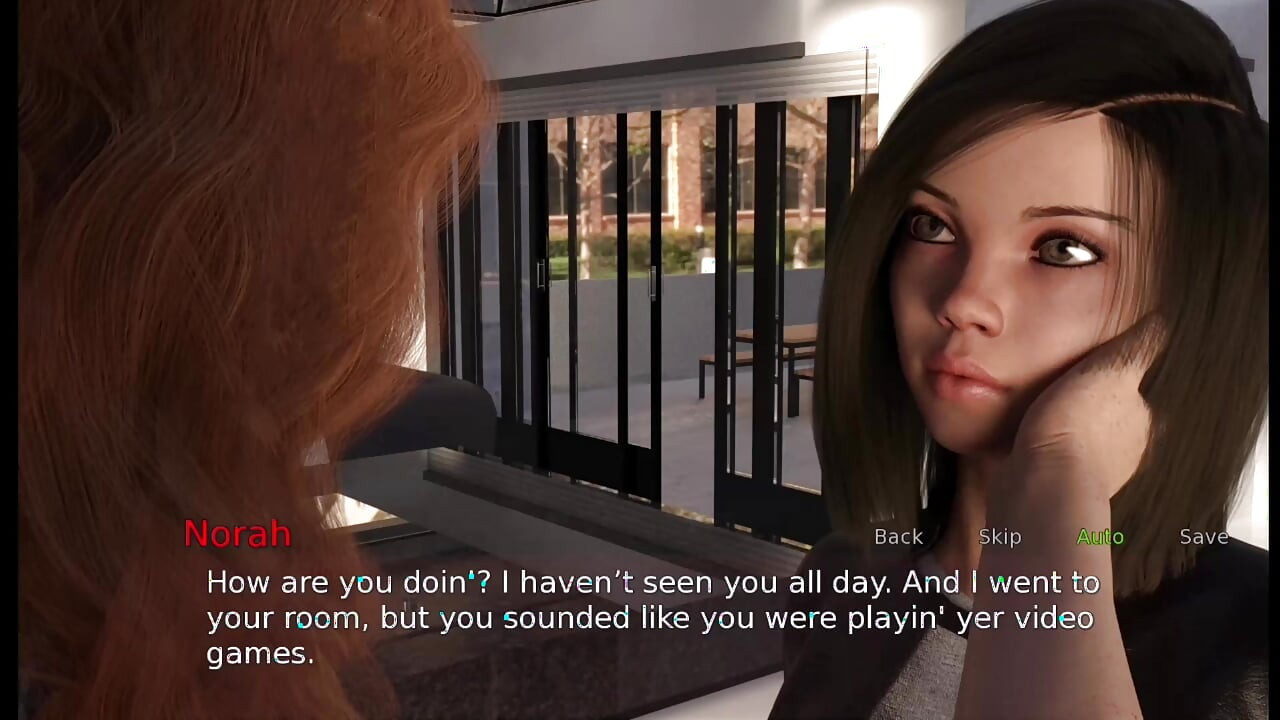Go back to previous dialogue line
The width and height of the screenshot is (1280, 720).
898,537
